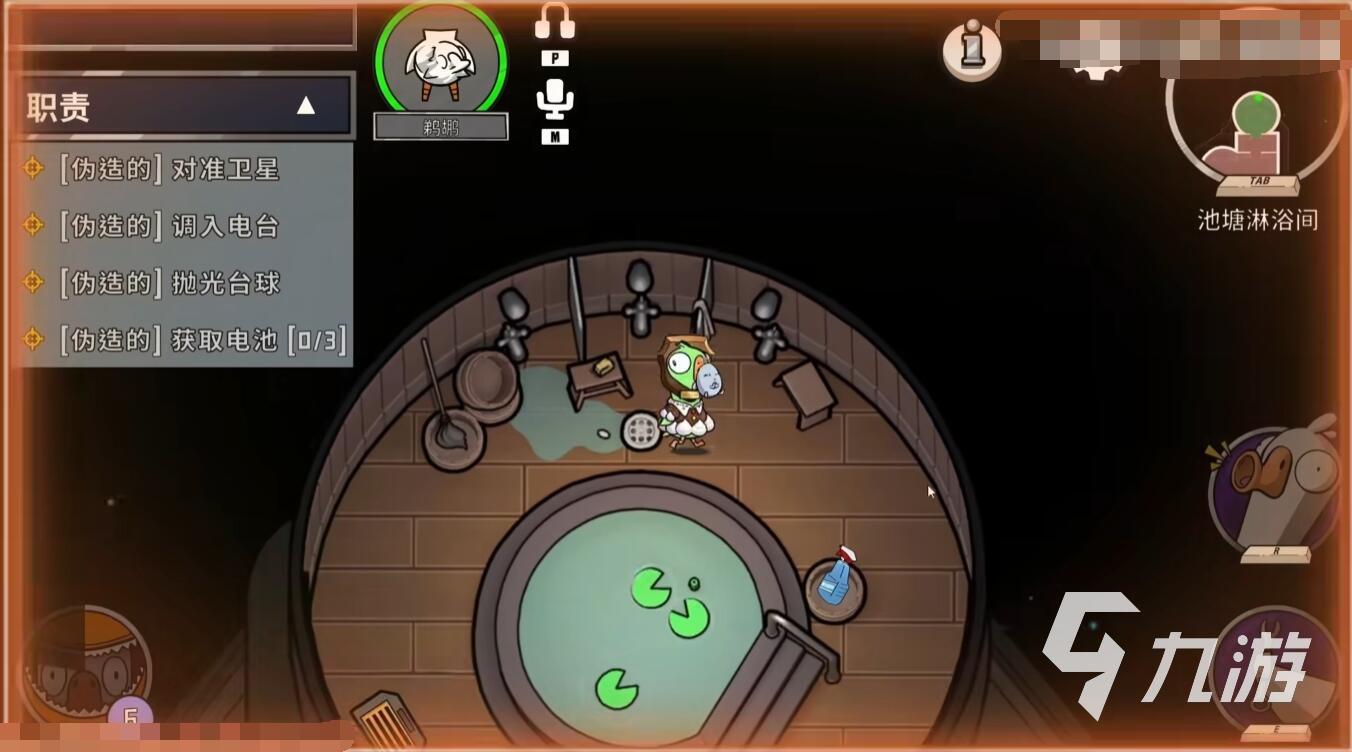Select the 调入电台 fake task entry
The image size is (1352, 752).
[170, 226]
